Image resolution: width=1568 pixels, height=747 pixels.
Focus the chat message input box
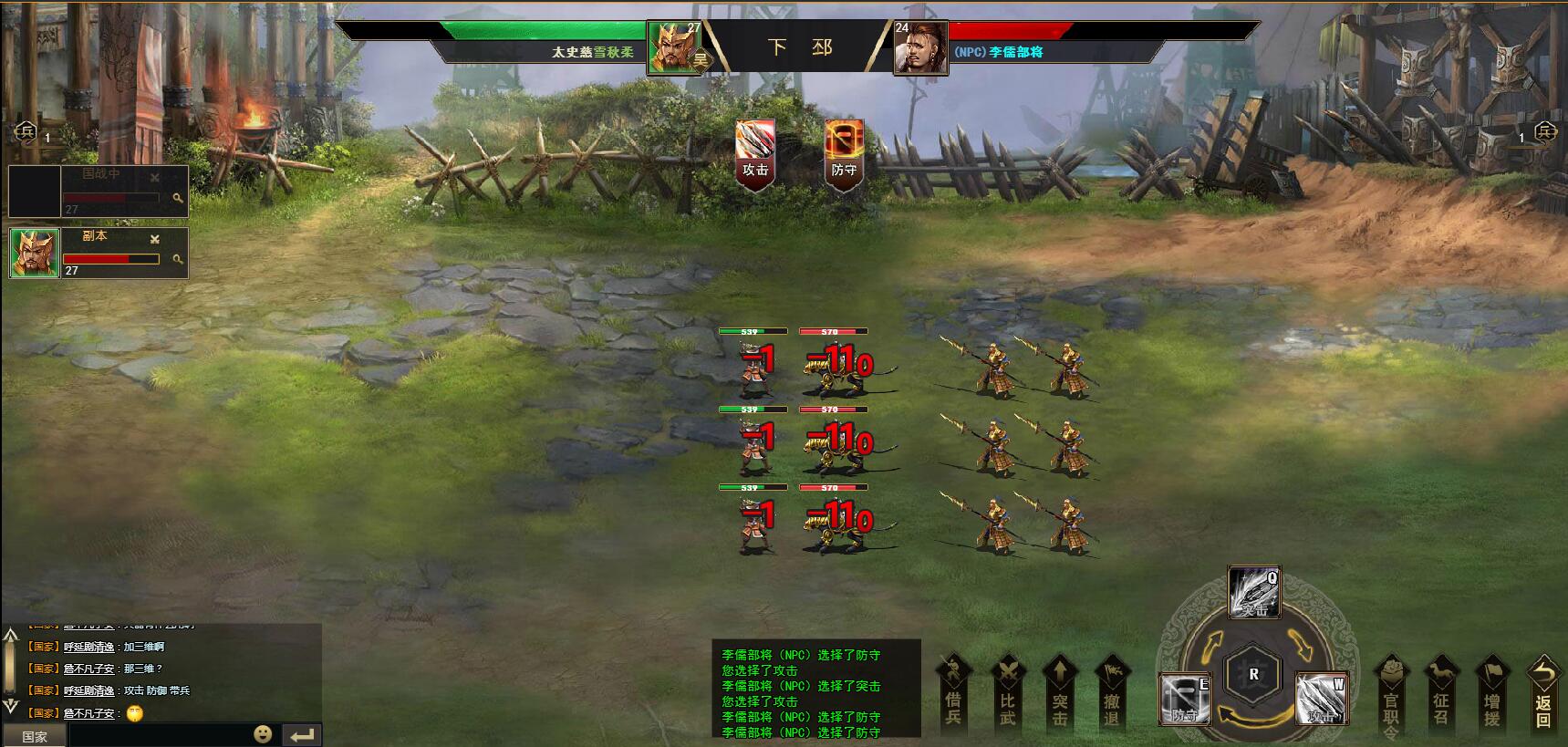click(160, 735)
